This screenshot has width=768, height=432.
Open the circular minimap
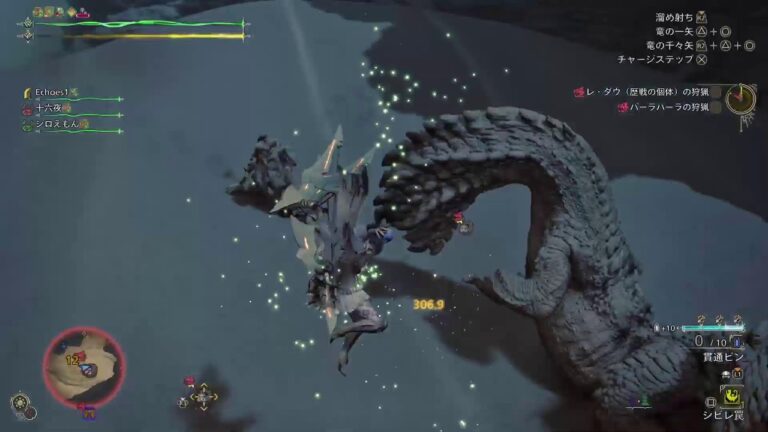coord(84,366)
